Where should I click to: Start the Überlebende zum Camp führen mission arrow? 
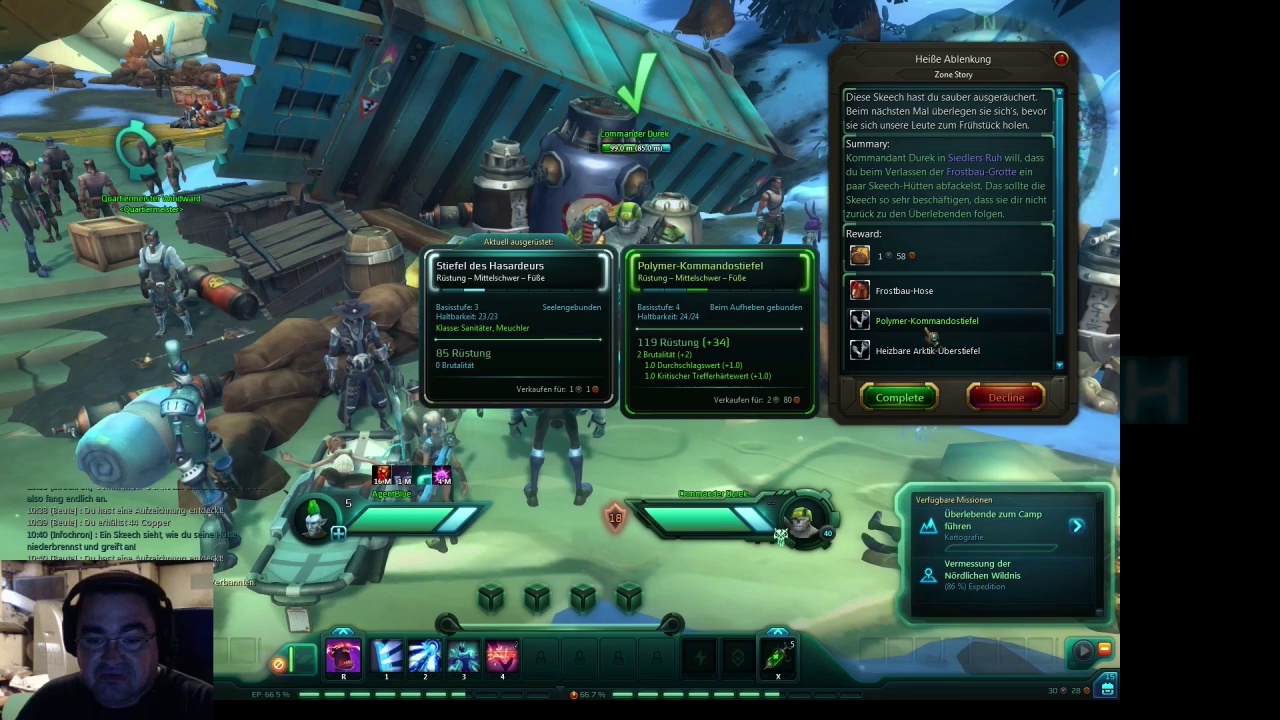[x=1076, y=525]
